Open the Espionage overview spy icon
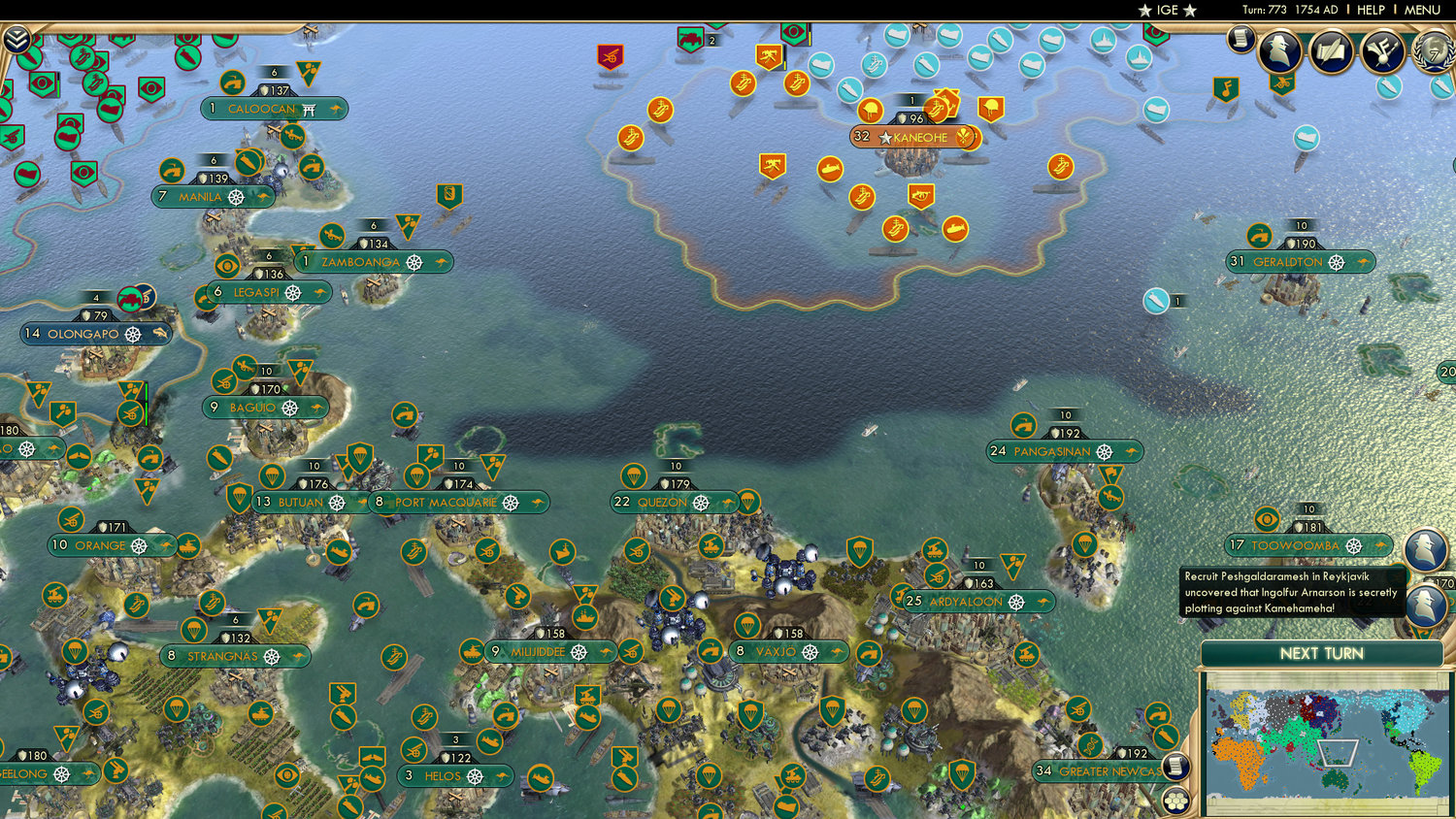The image size is (1456, 819). click(x=1279, y=52)
